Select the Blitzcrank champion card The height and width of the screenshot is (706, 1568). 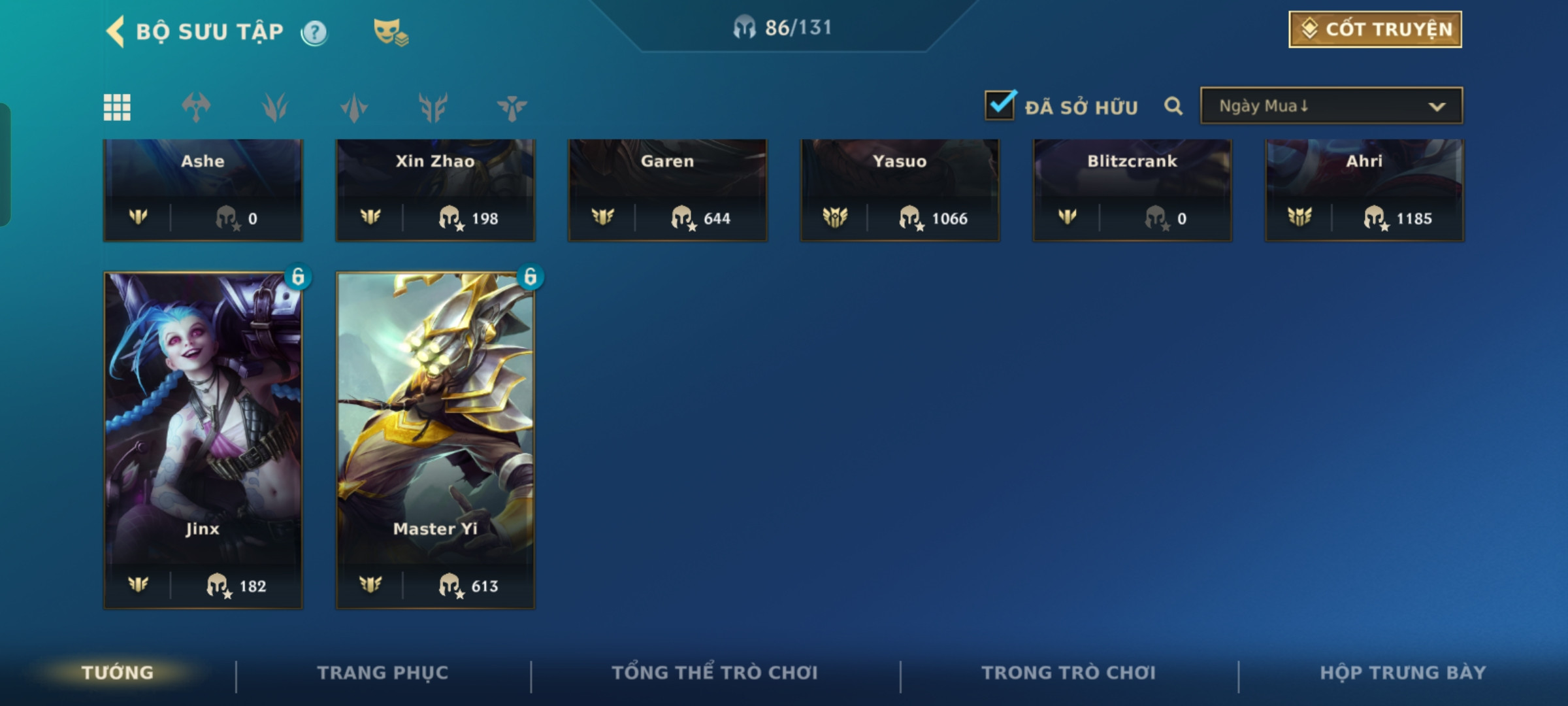click(1132, 190)
